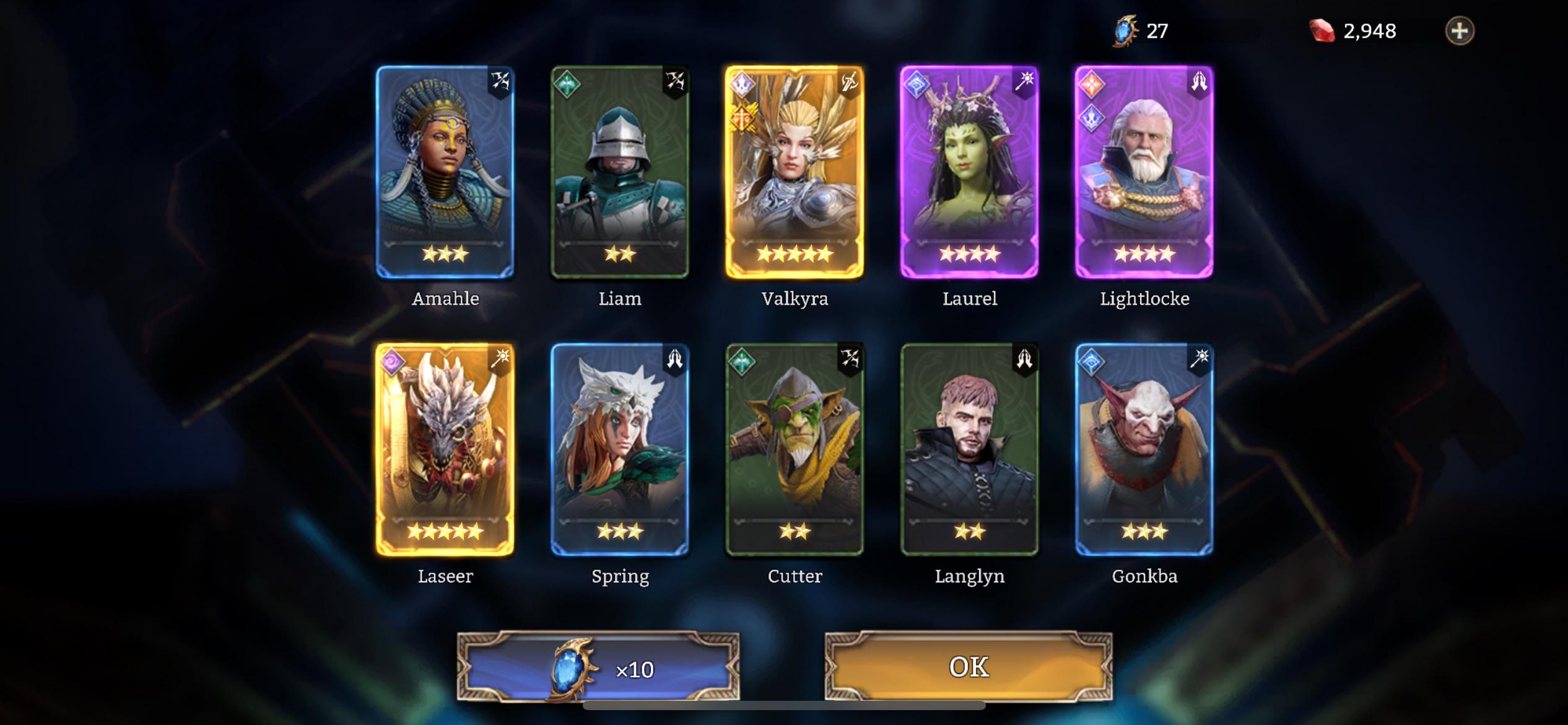Screen dimensions: 1568x725
Task: Choose the Spring hero card
Action: [620, 450]
